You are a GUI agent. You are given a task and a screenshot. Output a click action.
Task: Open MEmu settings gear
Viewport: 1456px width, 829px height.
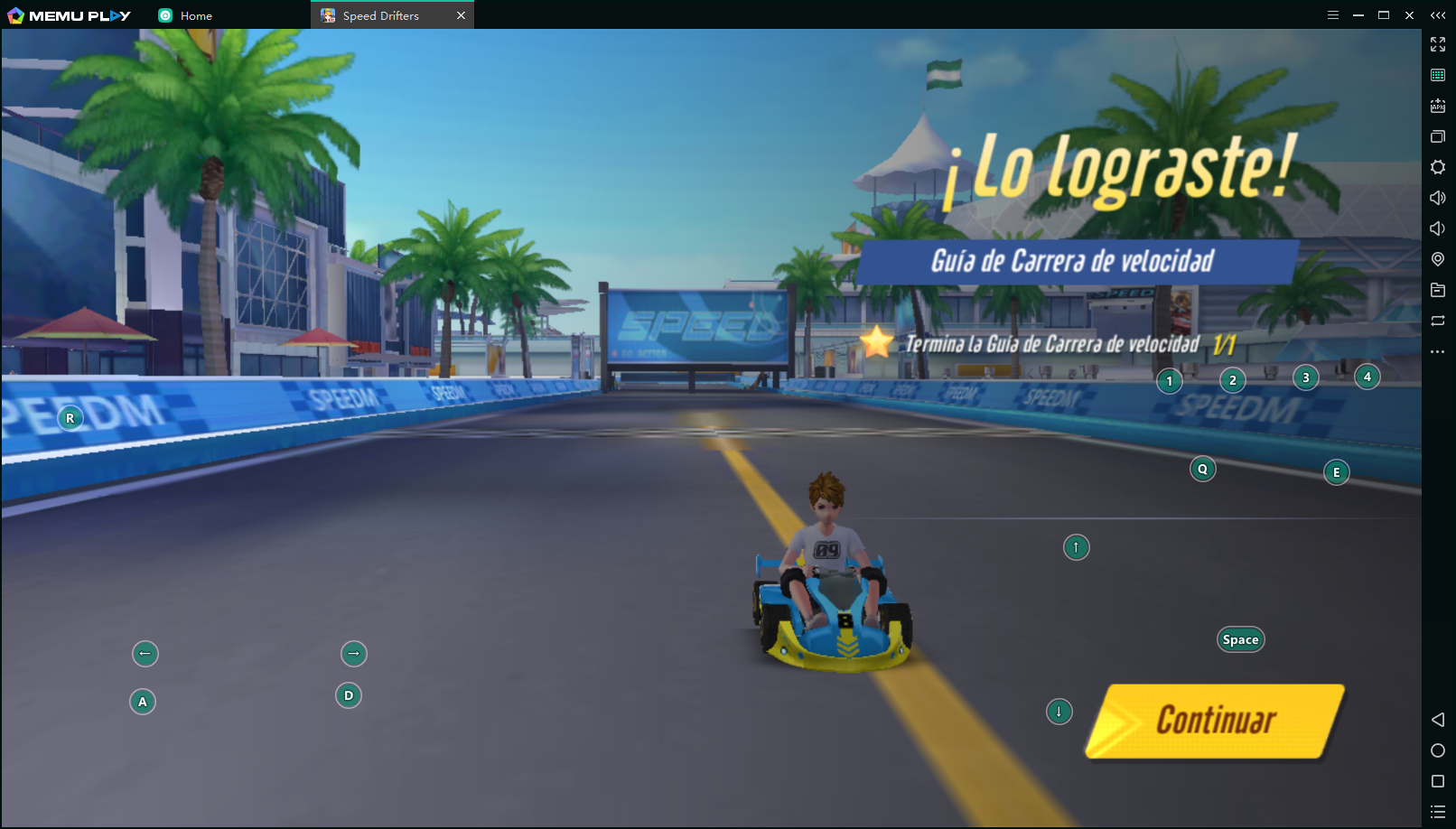click(1438, 167)
